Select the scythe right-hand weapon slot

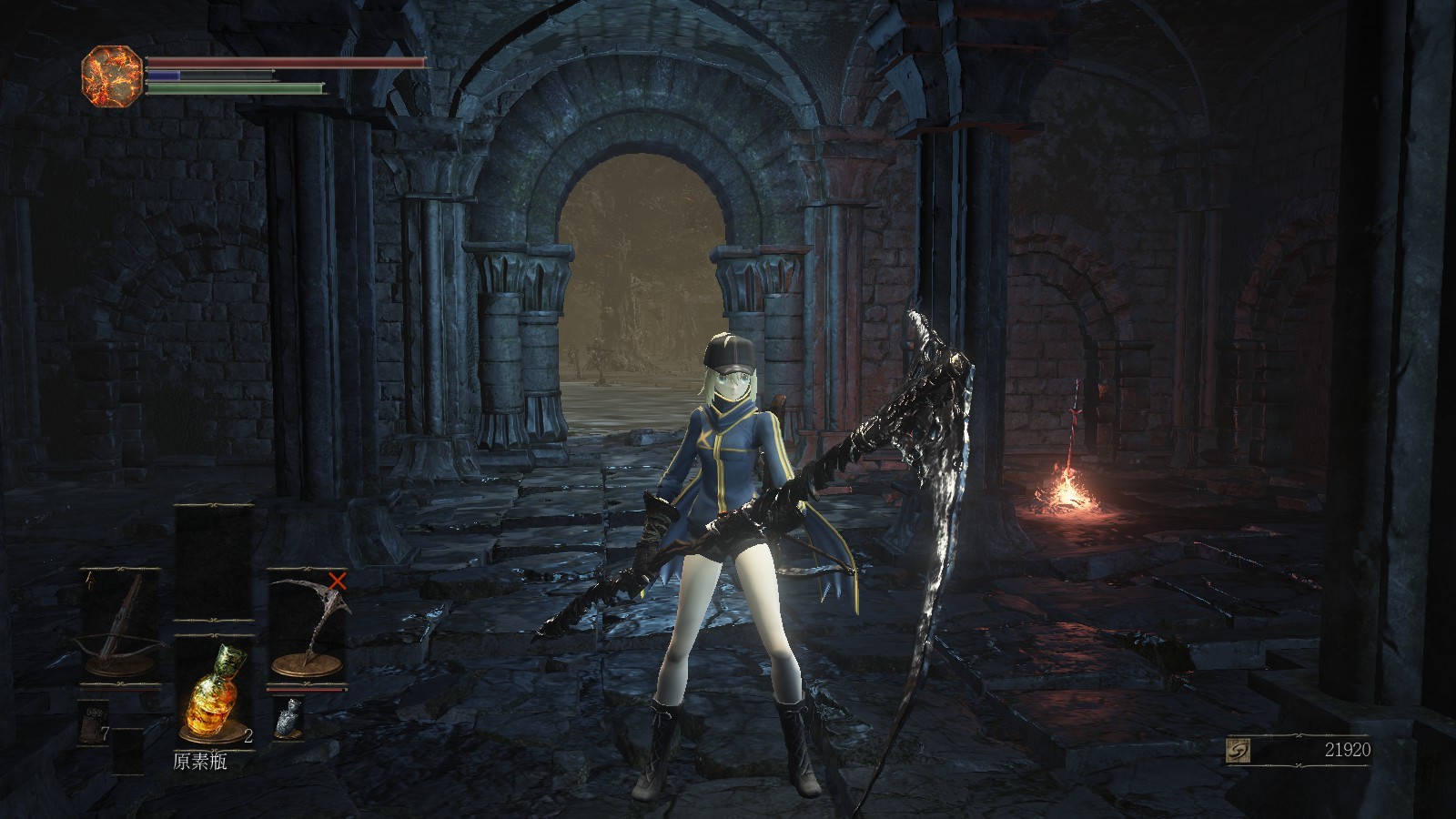click(x=308, y=626)
